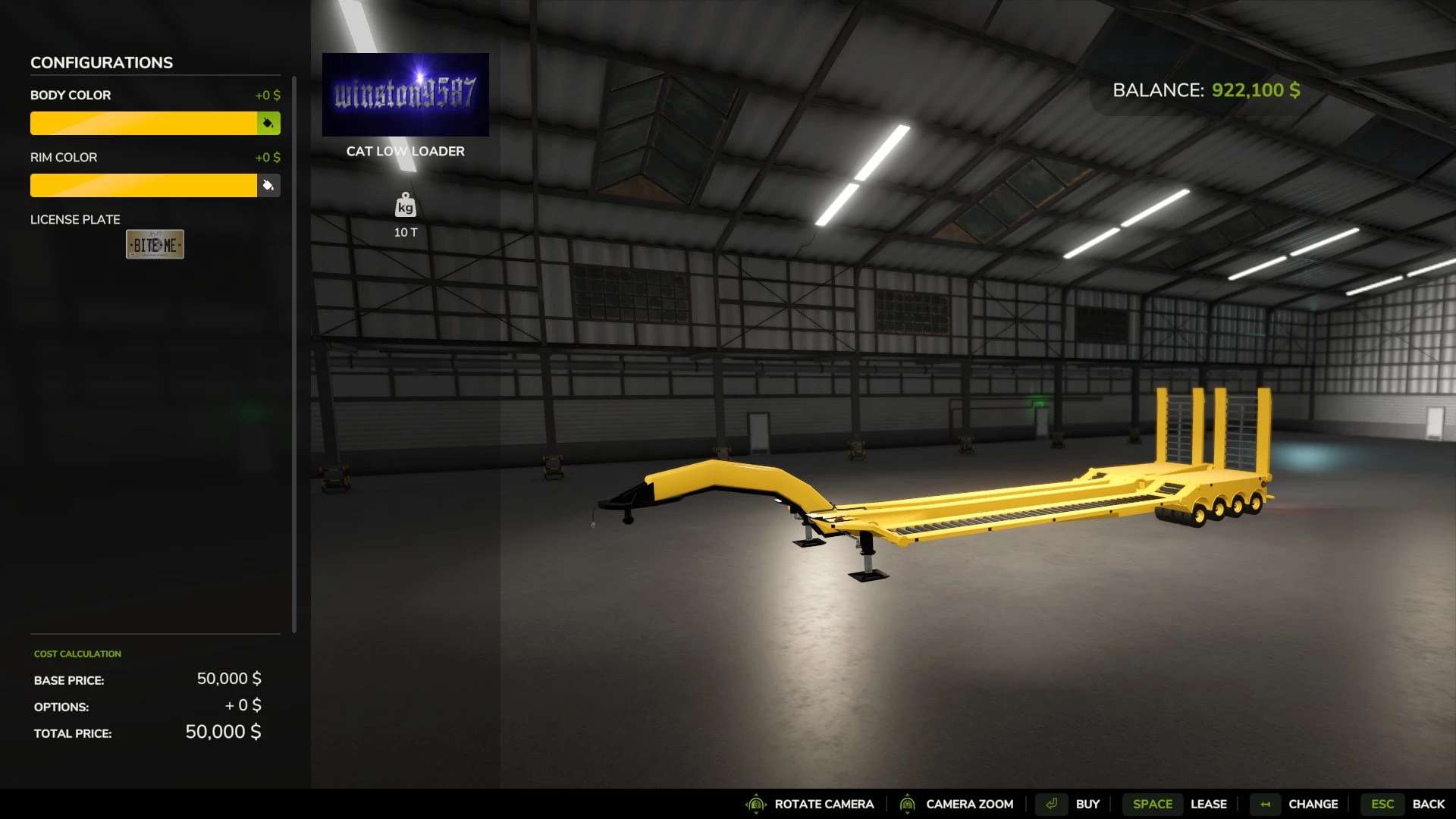The image size is (1456, 819).
Task: Click the BITE ME license plate preview
Action: click(155, 243)
